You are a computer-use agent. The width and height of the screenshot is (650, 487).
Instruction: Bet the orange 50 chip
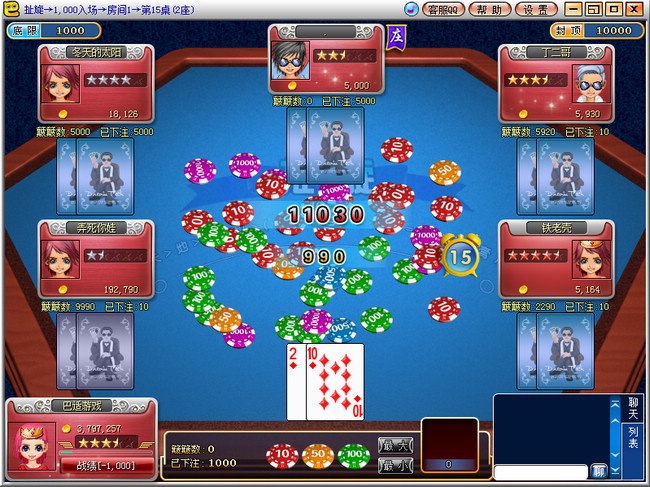tap(318, 456)
